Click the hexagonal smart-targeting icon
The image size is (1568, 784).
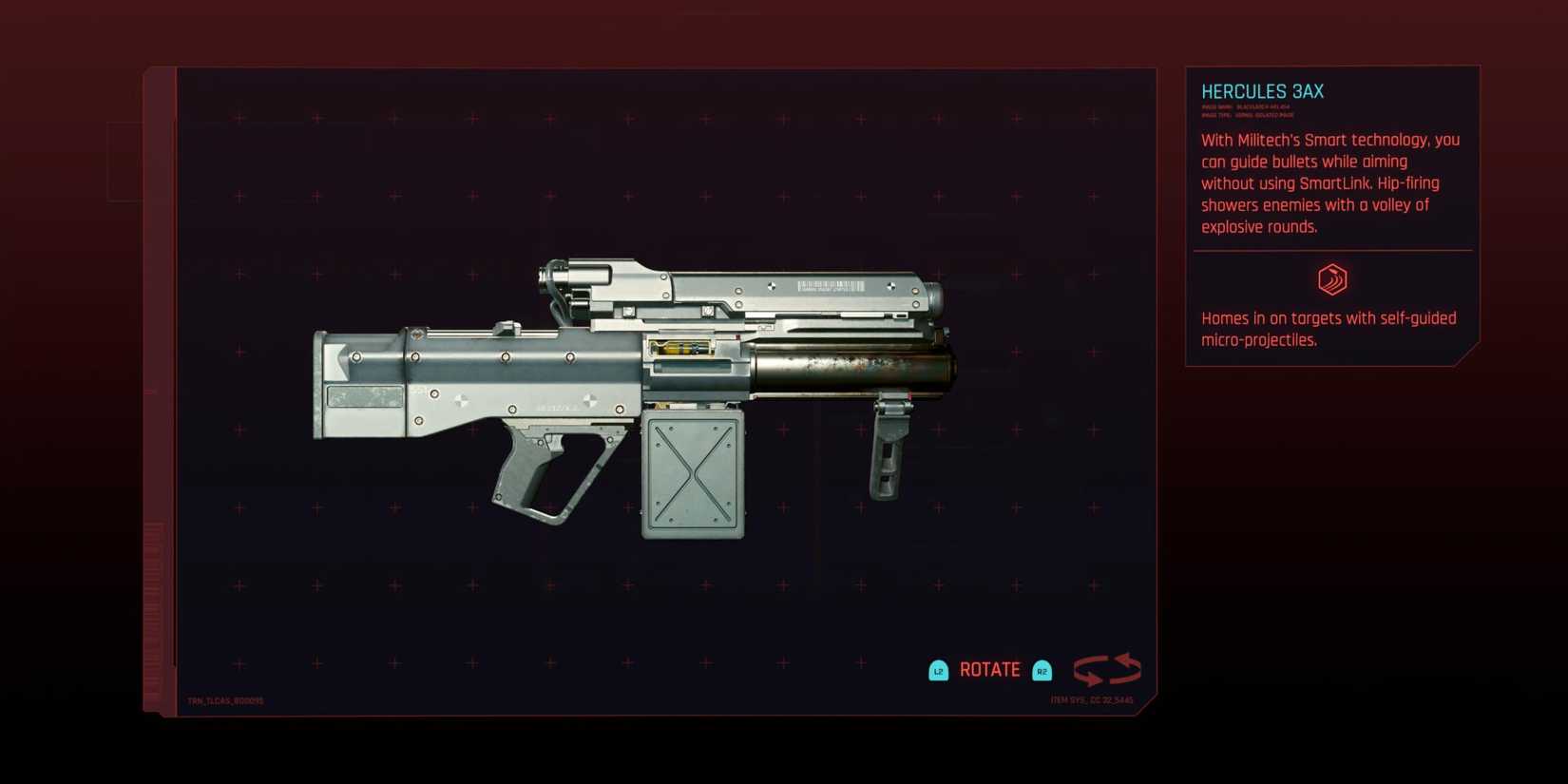[x=1330, y=280]
